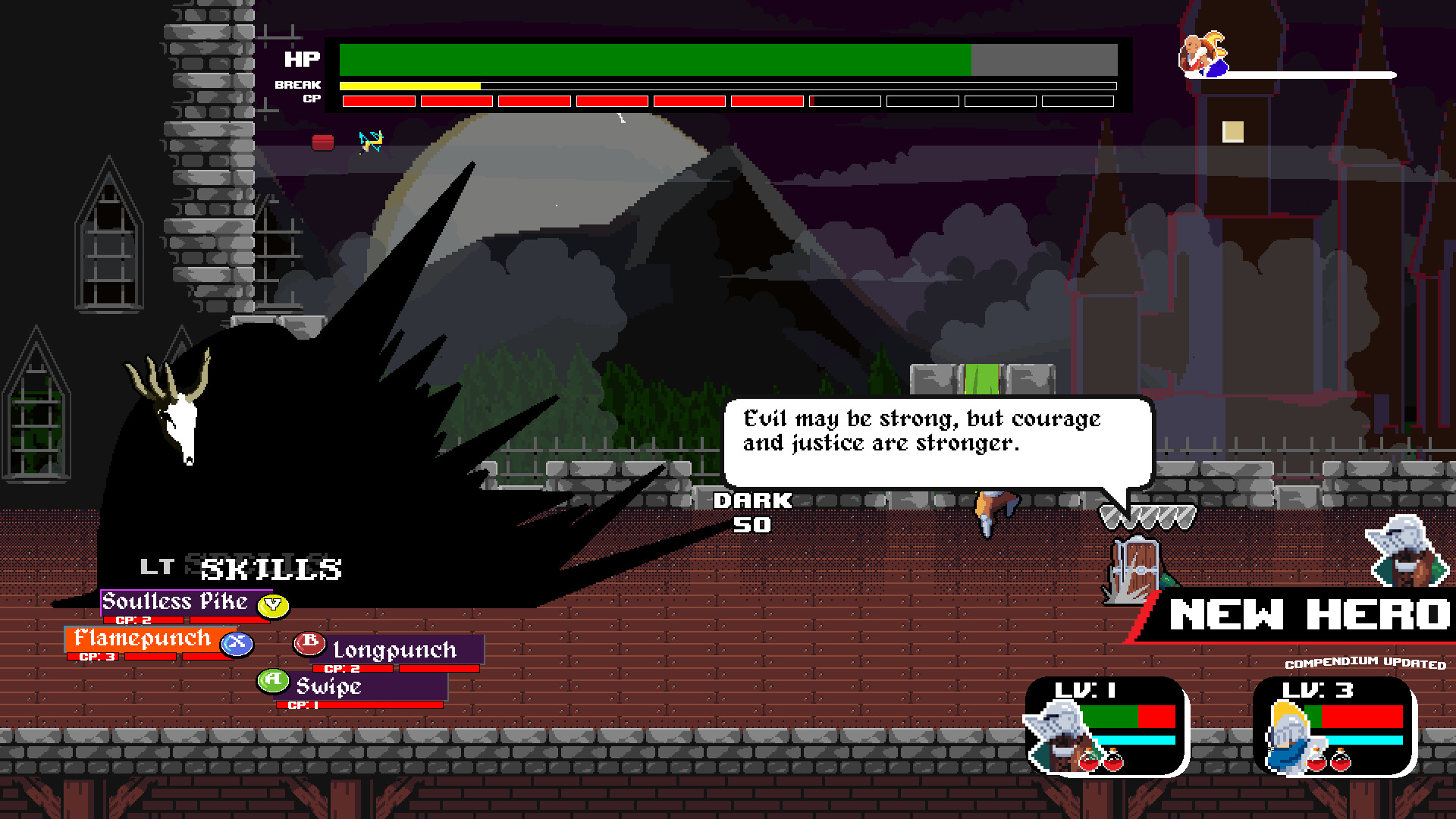Select the Flamepunch X skill icon

coord(236,642)
